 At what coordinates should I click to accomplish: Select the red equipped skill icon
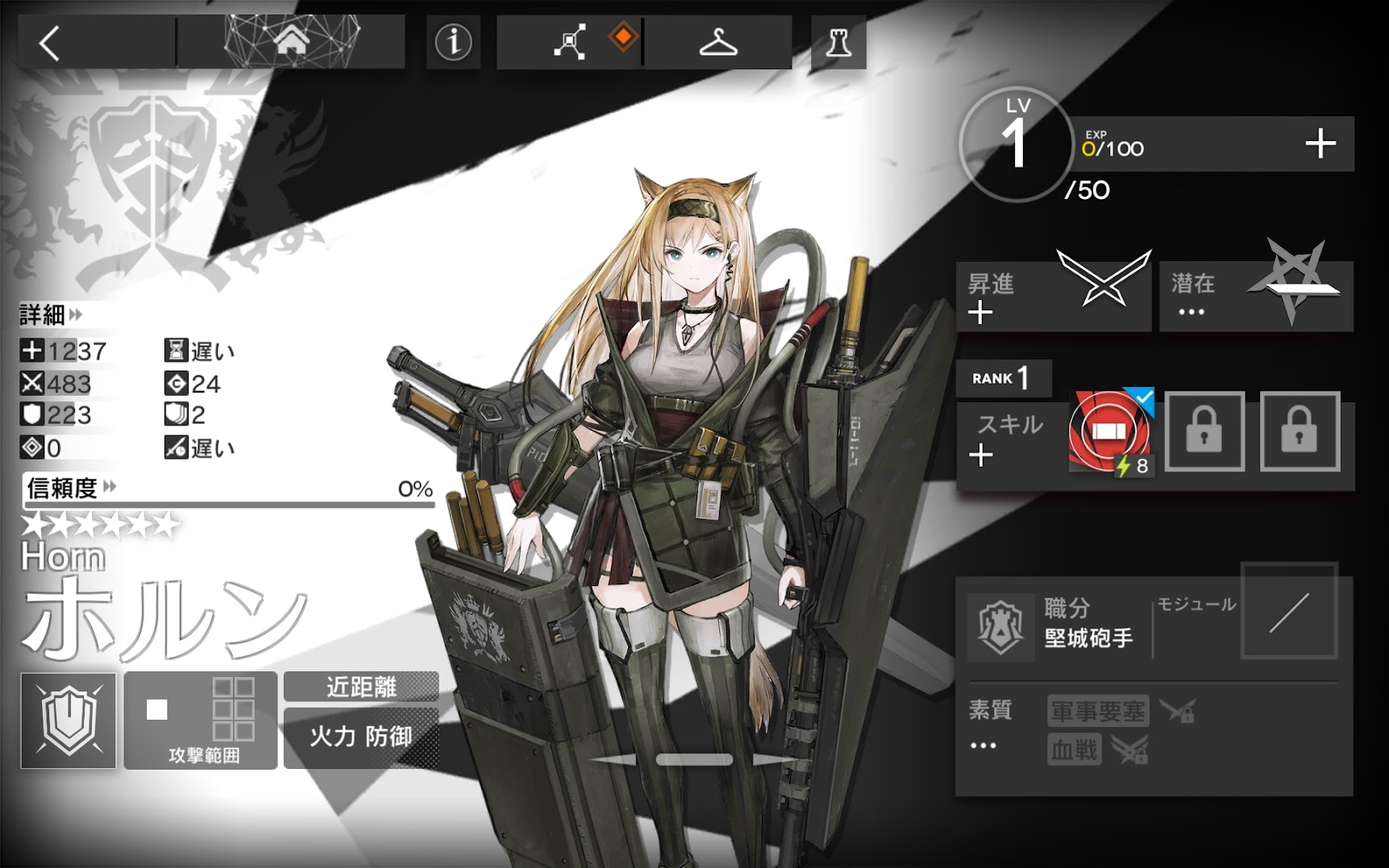pos(1110,432)
